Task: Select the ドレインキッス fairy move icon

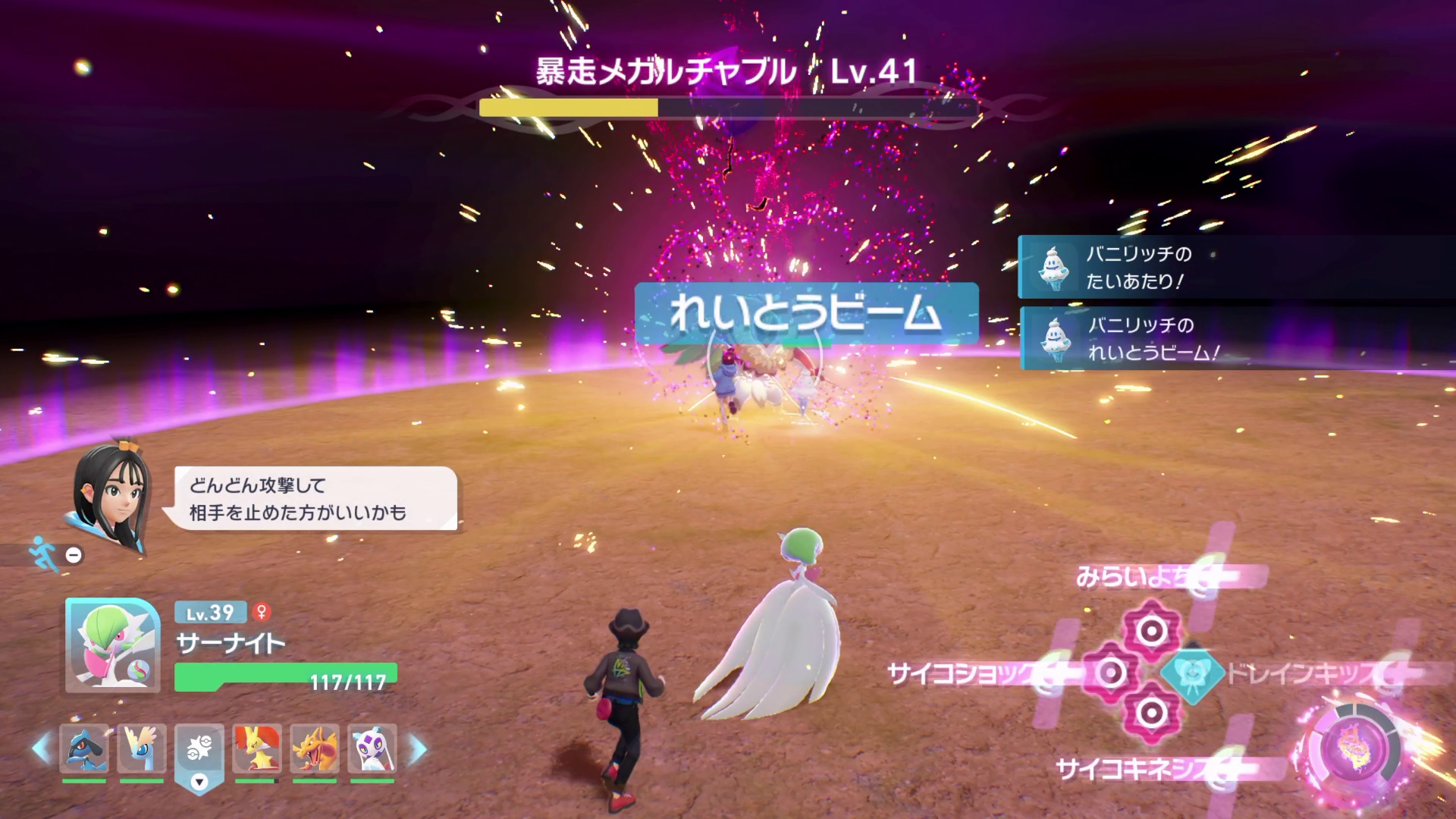Action: coord(1193,673)
